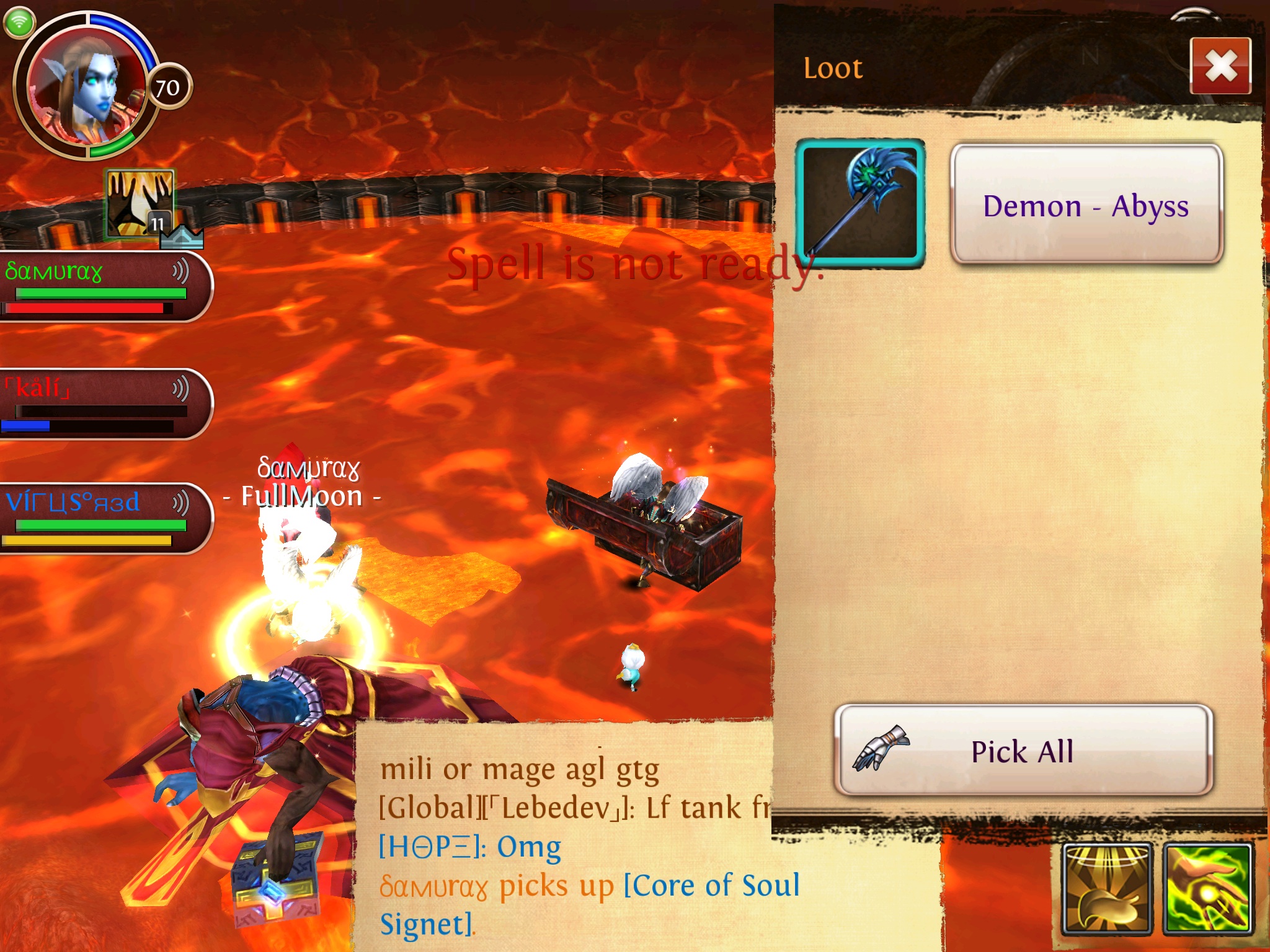Select the blue axe loot icon
Screen dimensions: 1270x952
click(860, 203)
